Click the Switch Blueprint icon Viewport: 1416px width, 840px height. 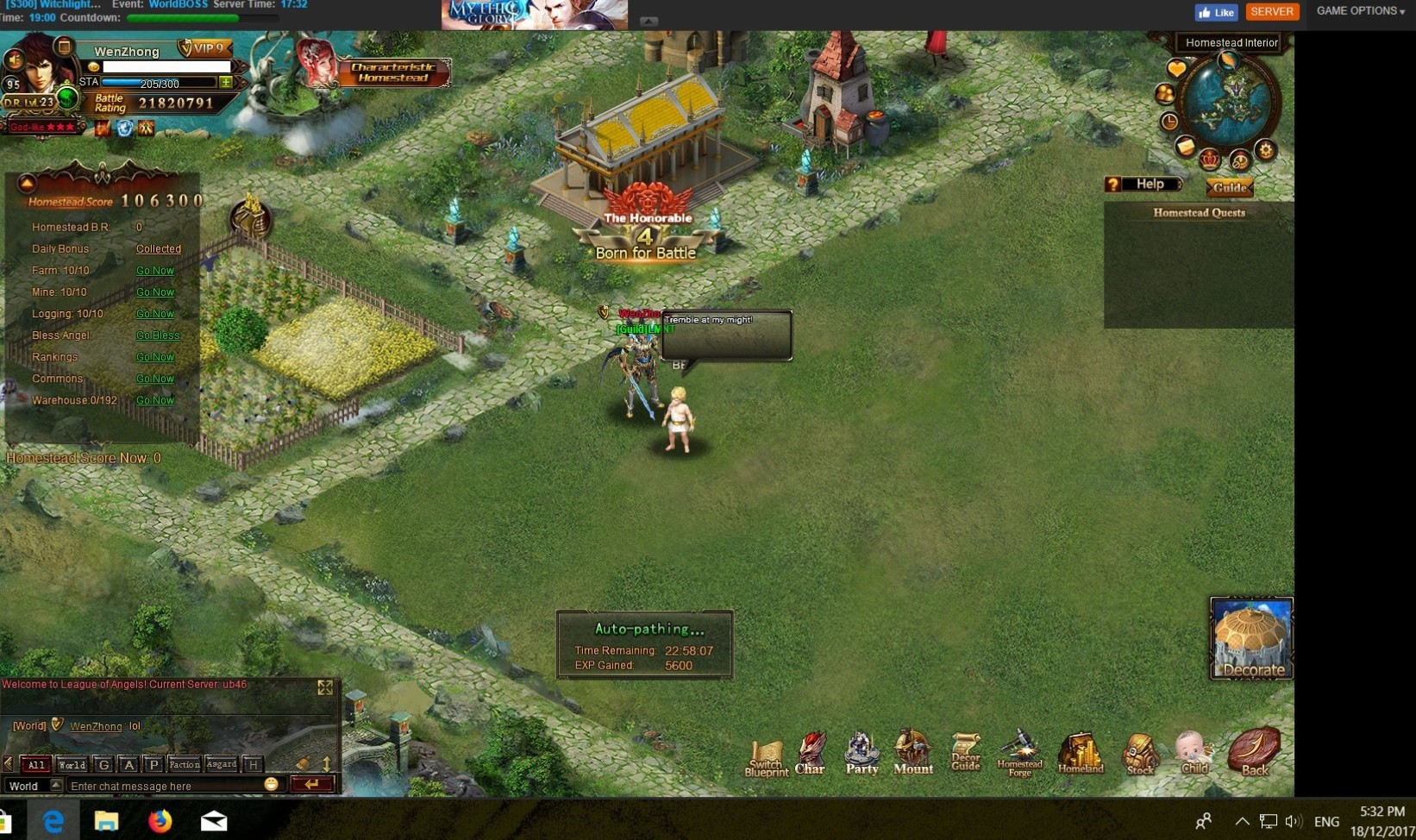766,758
